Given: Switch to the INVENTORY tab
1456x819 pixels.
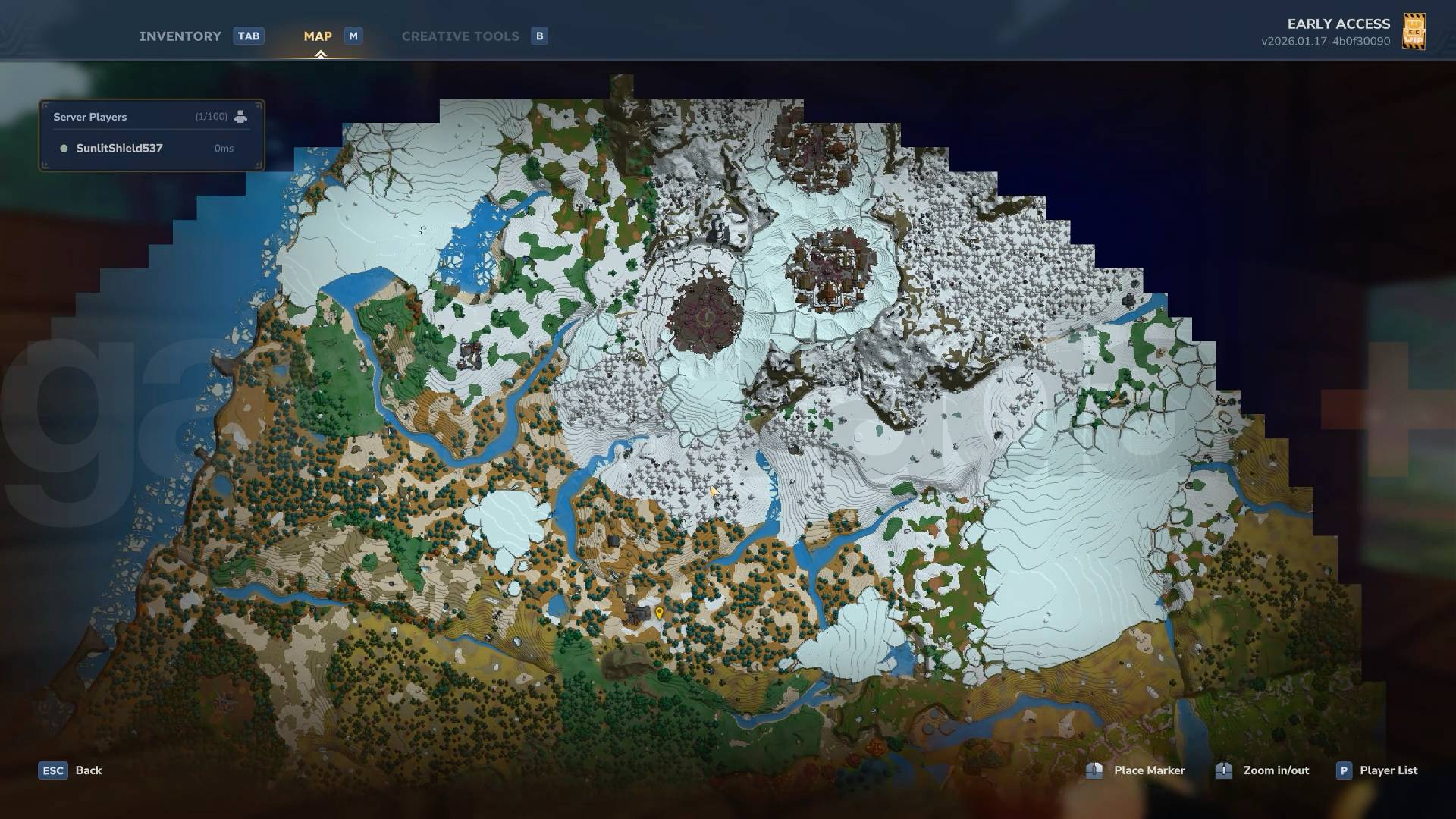Looking at the screenshot, I should click(180, 36).
